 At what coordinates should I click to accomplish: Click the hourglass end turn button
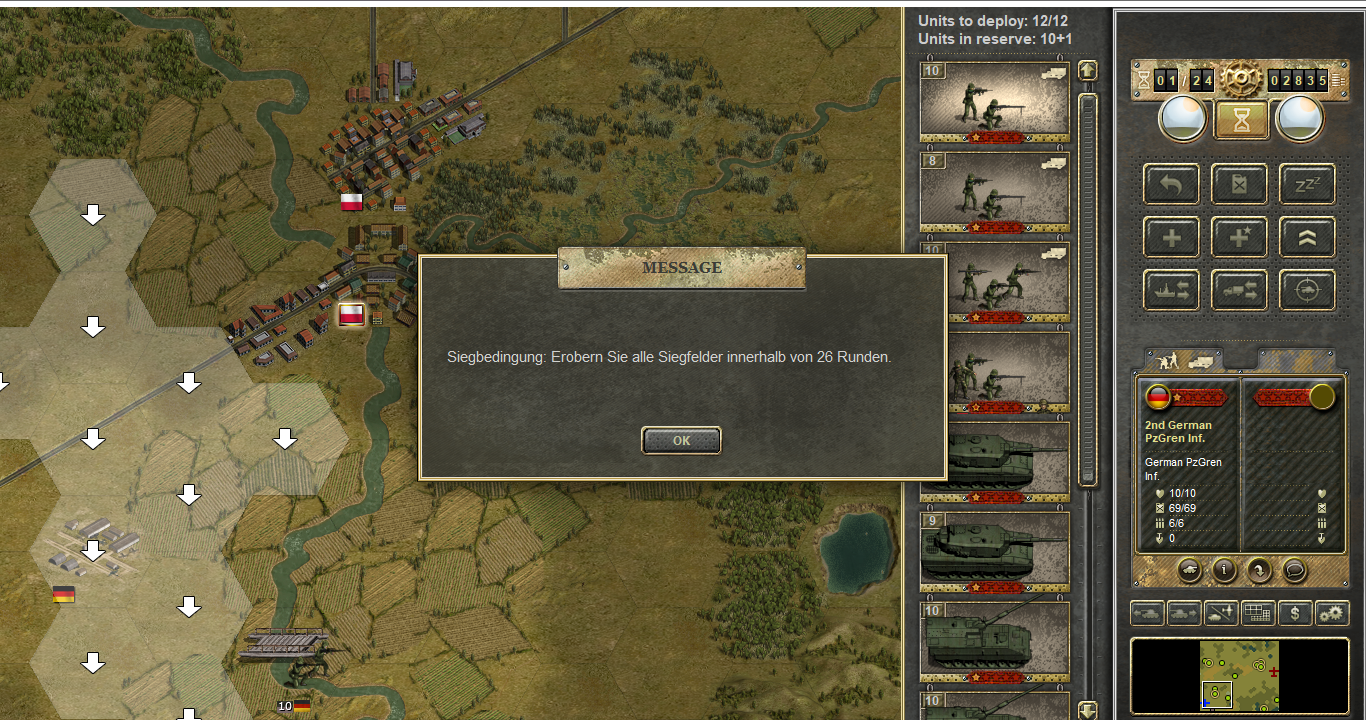point(1241,120)
